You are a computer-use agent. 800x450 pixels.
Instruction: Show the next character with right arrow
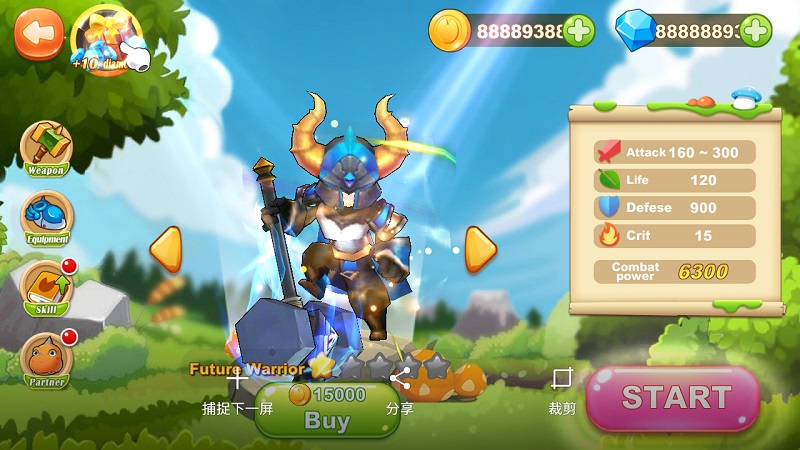(480, 249)
